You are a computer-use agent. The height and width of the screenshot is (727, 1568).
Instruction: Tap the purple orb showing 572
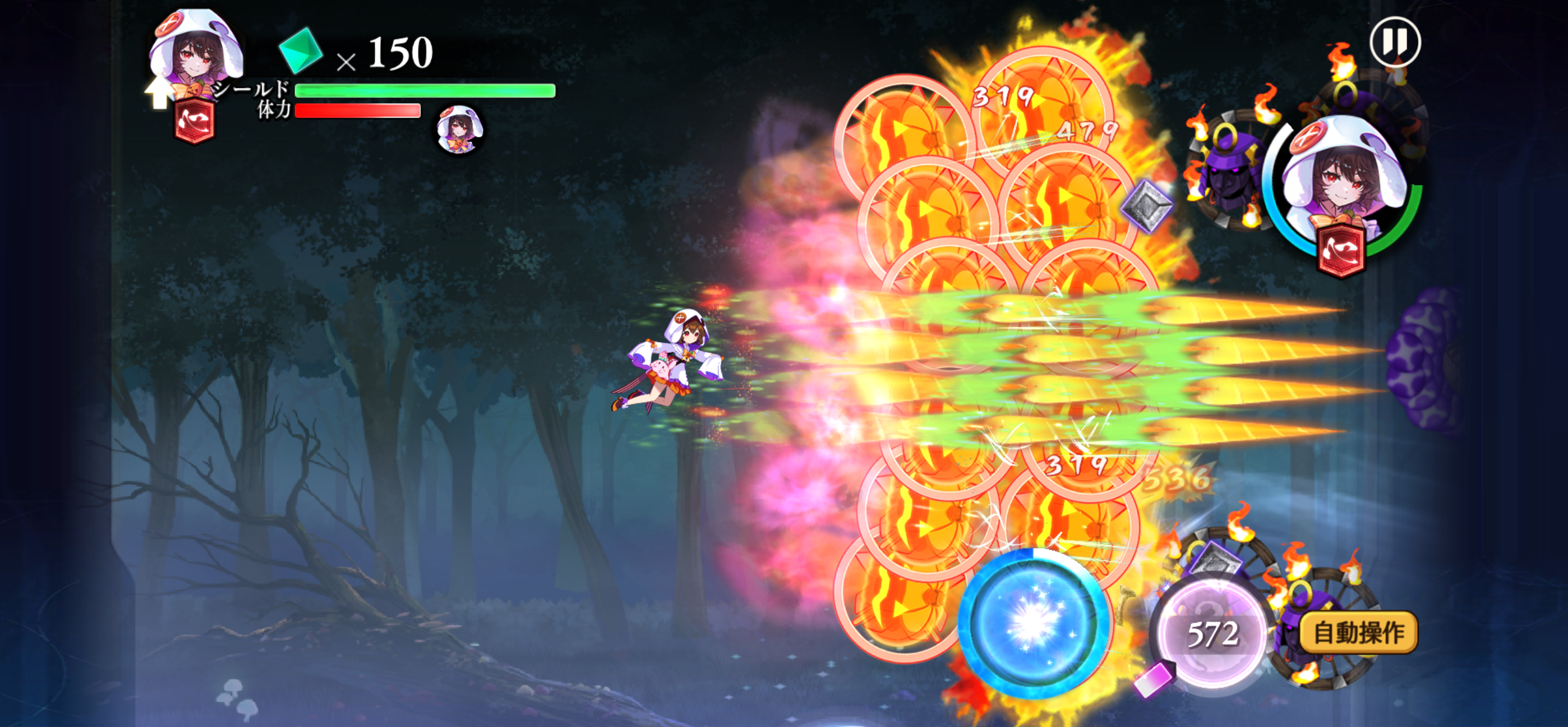pos(1211,634)
